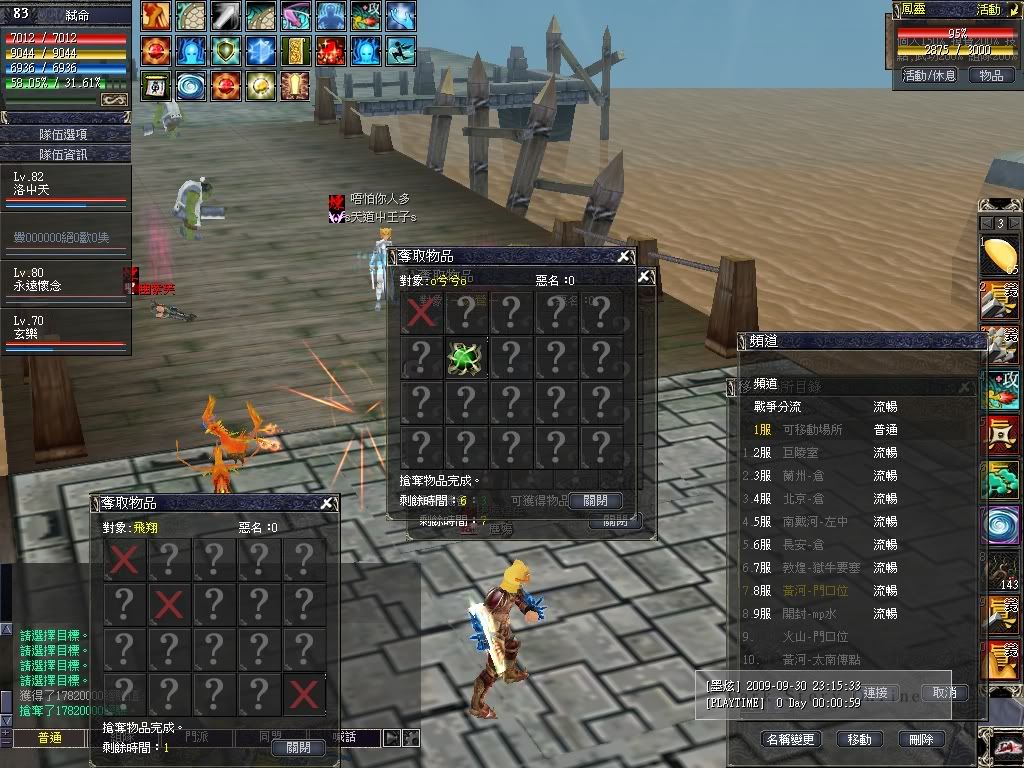Open 名稱變更 rename option
This screenshot has width=1024, height=768.
pos(791,740)
